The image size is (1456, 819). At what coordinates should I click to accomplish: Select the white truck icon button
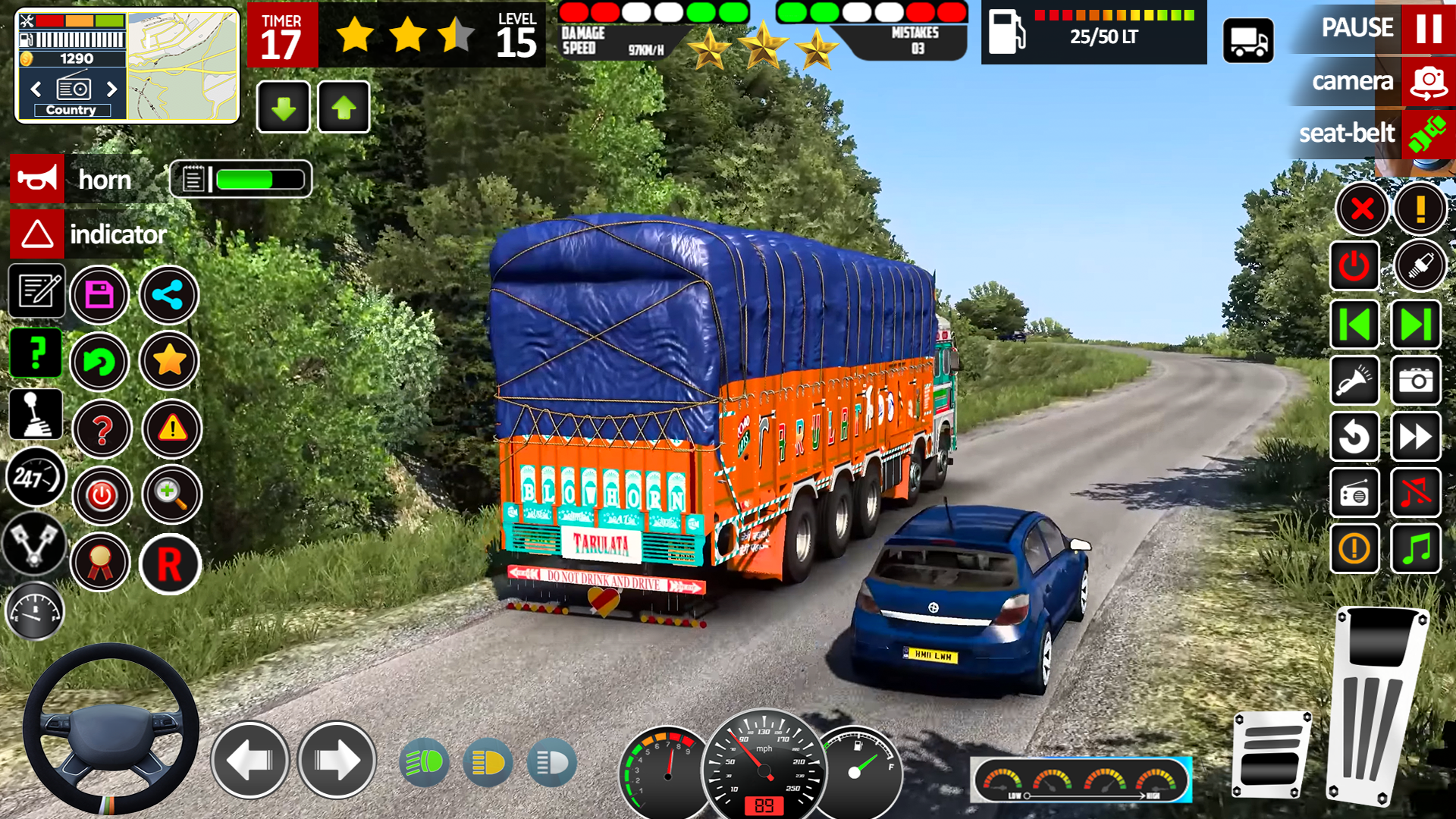[1248, 41]
